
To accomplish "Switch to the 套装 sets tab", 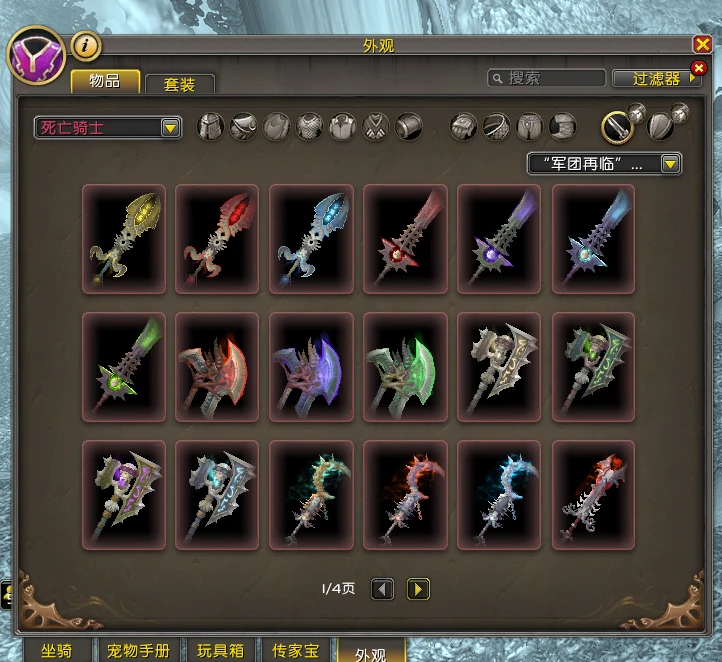I will 179,85.
